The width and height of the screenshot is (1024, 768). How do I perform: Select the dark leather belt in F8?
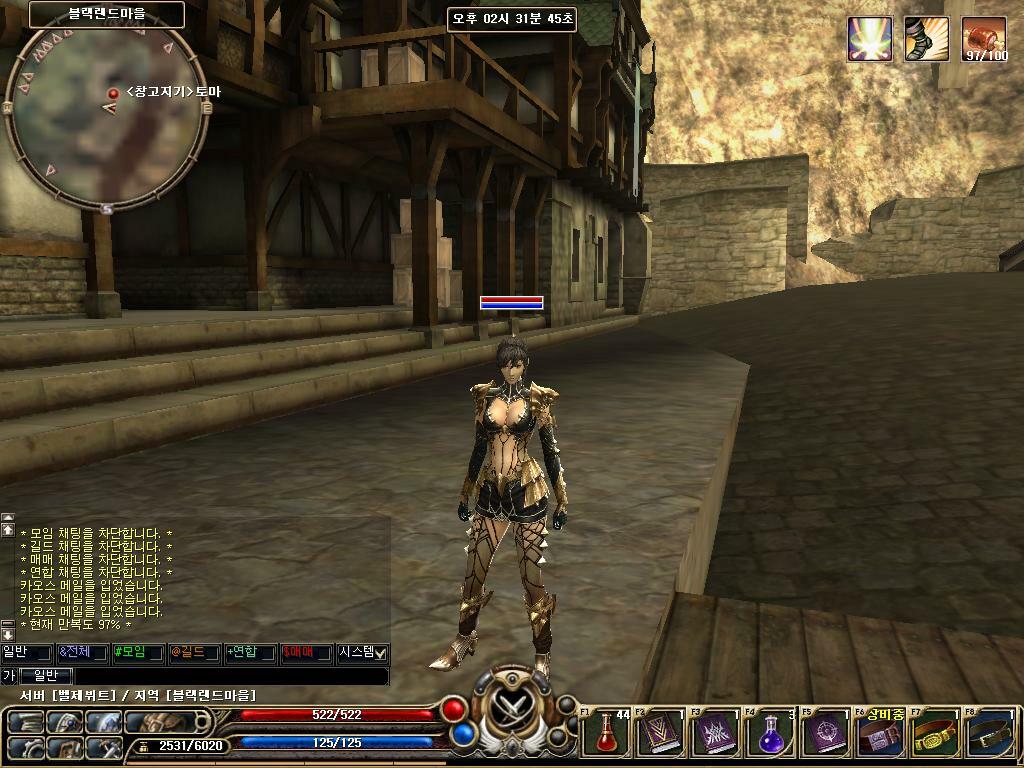[990, 733]
